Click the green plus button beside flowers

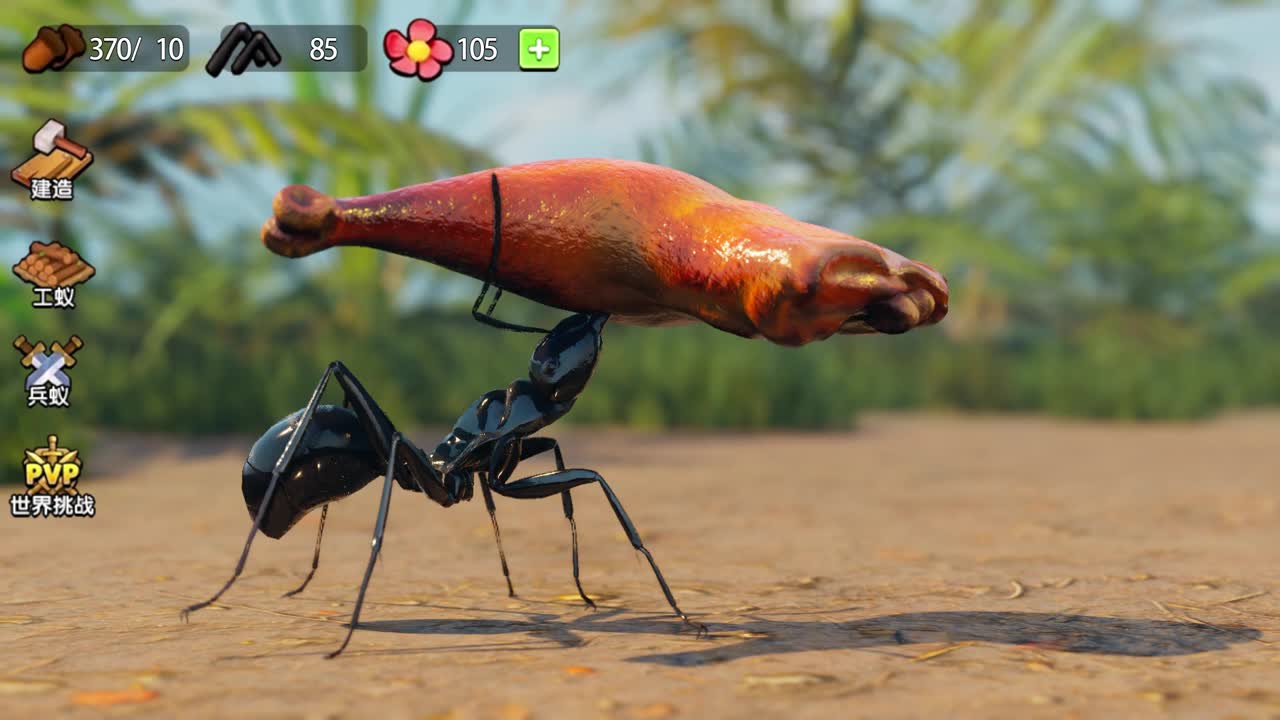(x=538, y=49)
